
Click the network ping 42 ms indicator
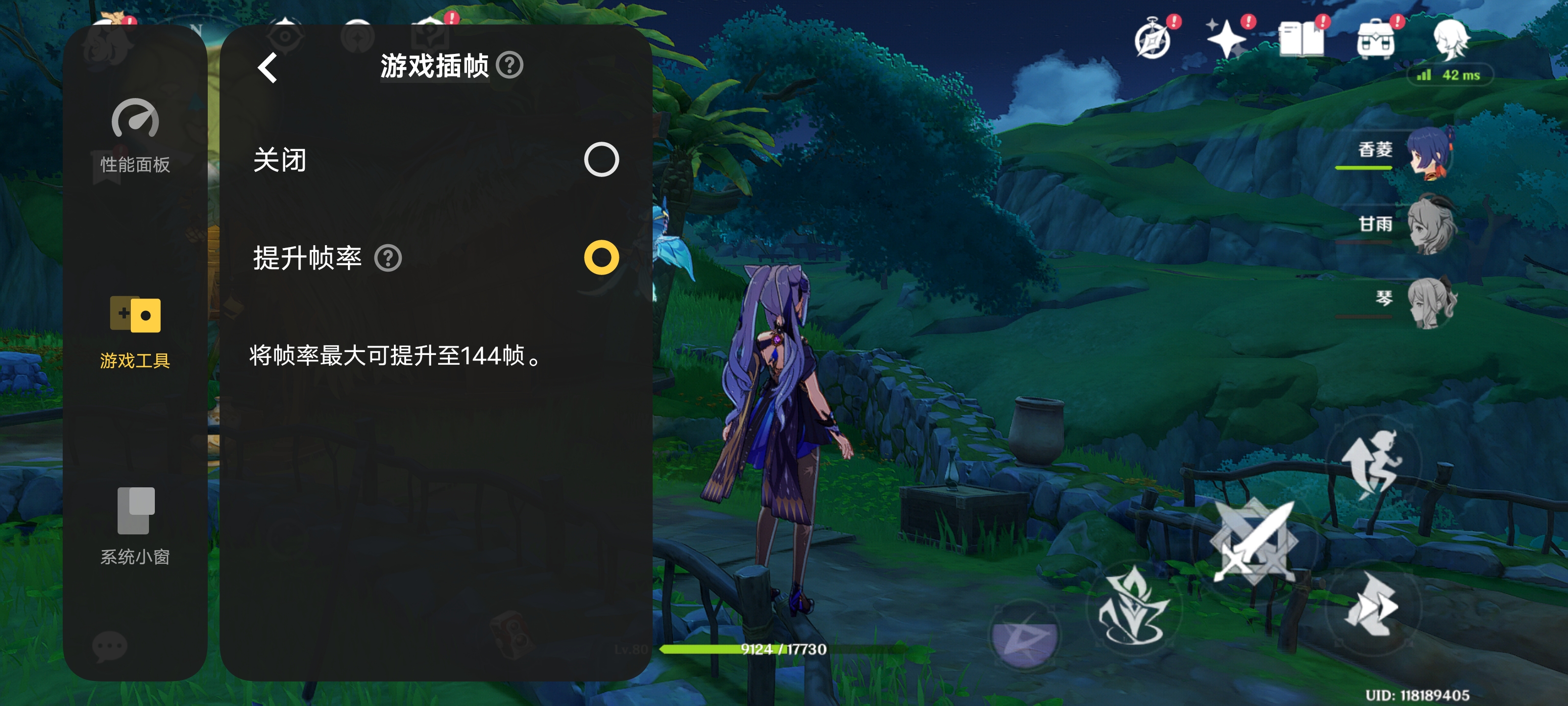[1450, 76]
